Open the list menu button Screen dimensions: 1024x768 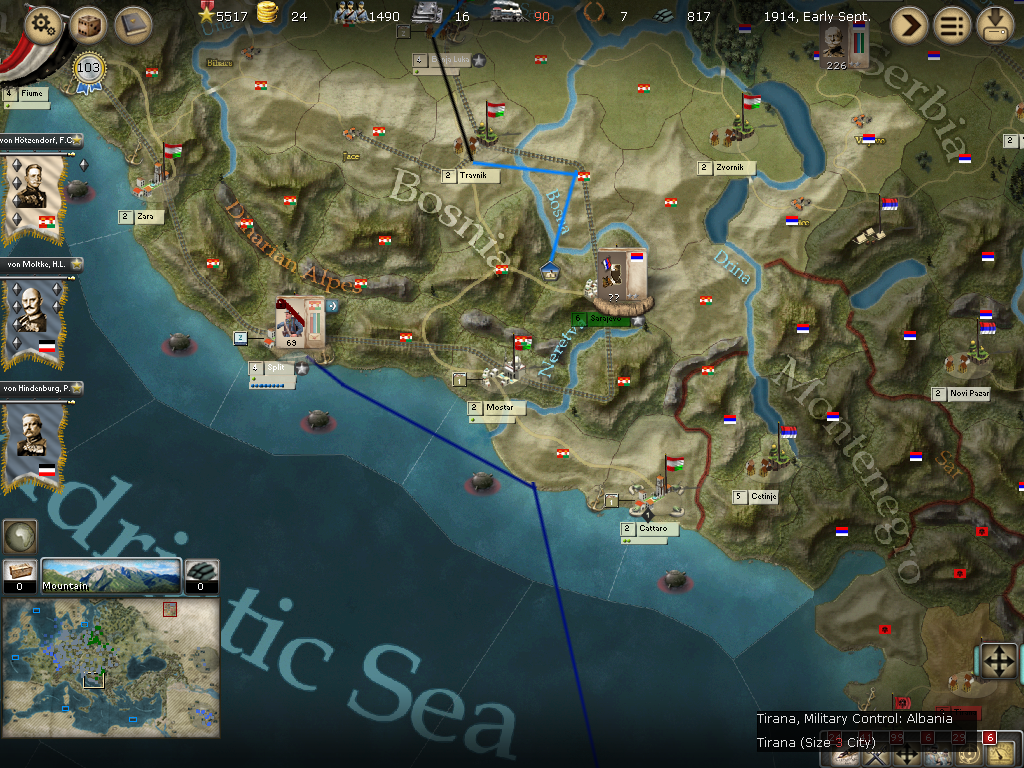[952, 24]
